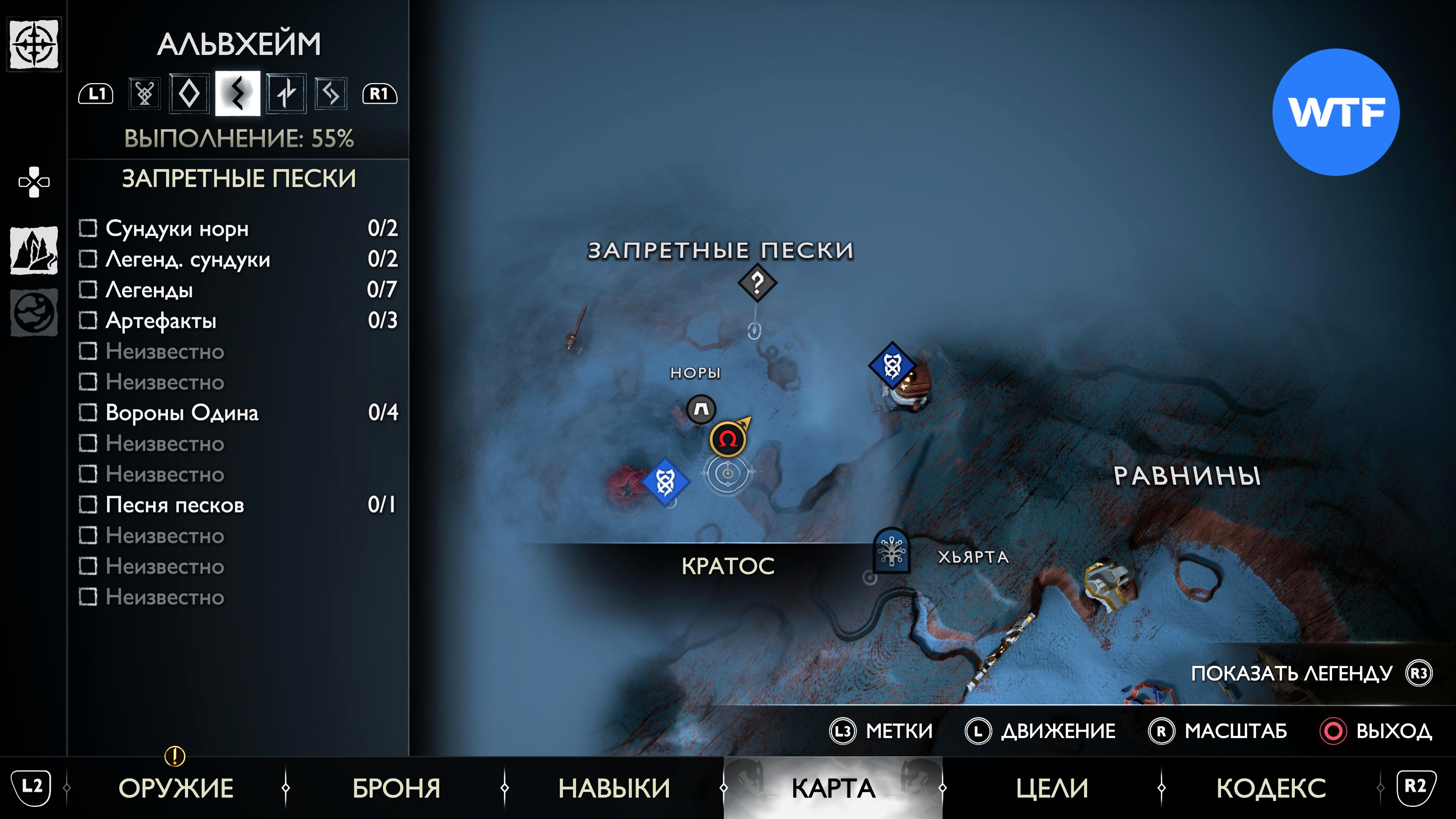Choose the Легенд. сундуки entry
The height and width of the screenshot is (819, 1456).
pyautogui.click(x=188, y=259)
